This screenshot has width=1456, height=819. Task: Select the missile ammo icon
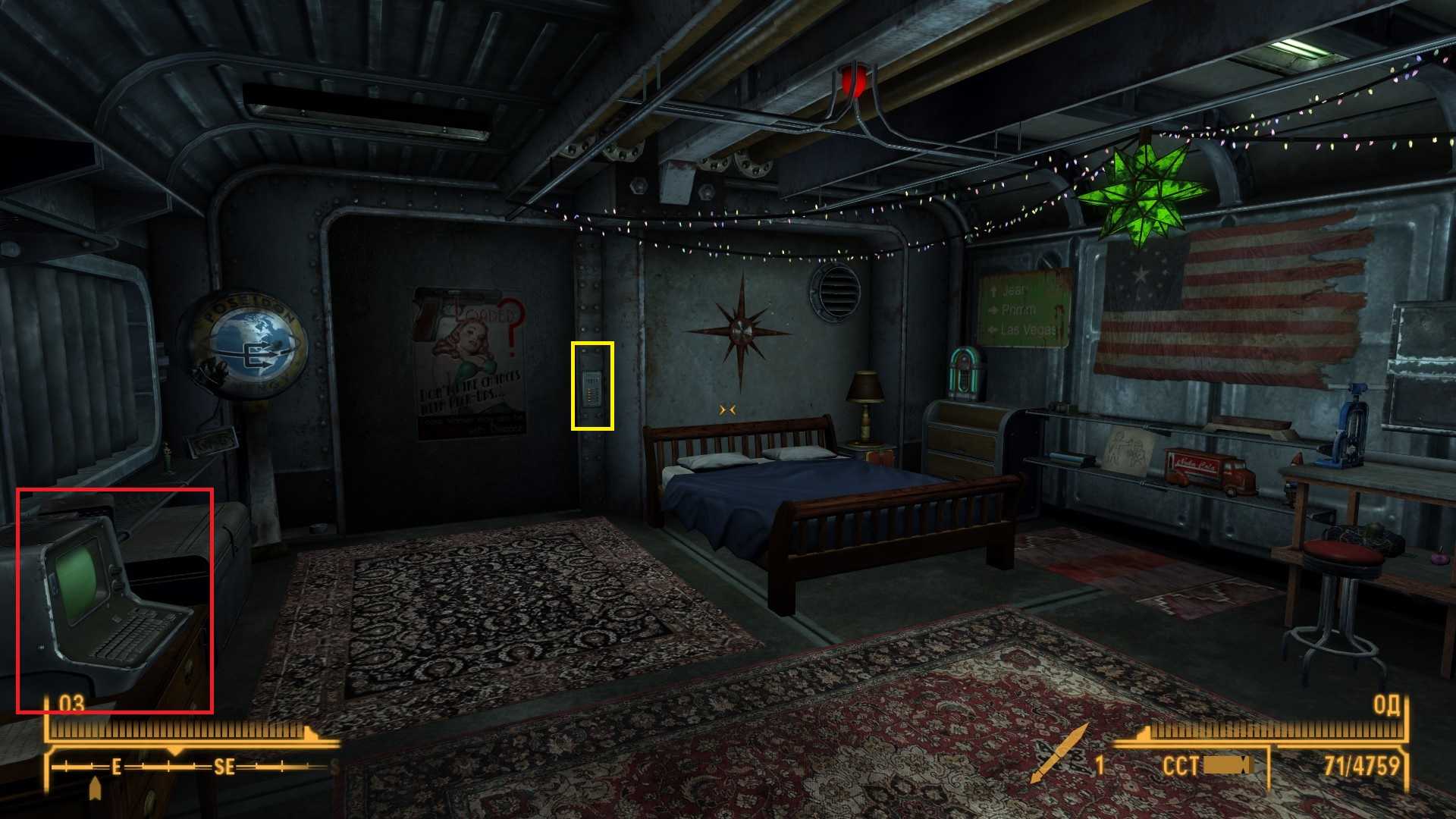coord(1060,754)
